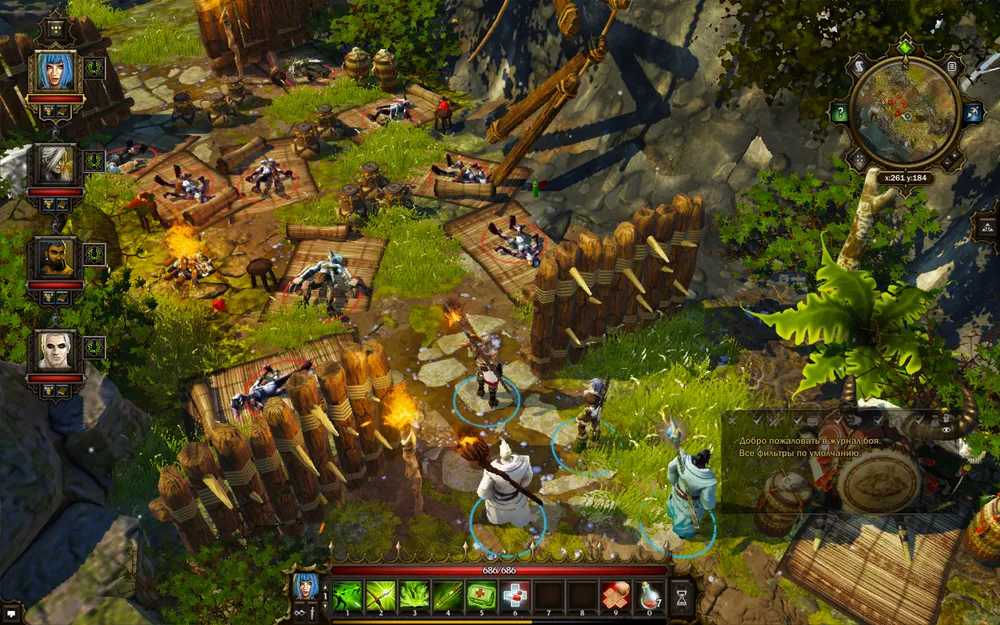This screenshot has height=625, width=1000.
Task: Select the white-haired elf party portrait
Action: click(x=55, y=166)
